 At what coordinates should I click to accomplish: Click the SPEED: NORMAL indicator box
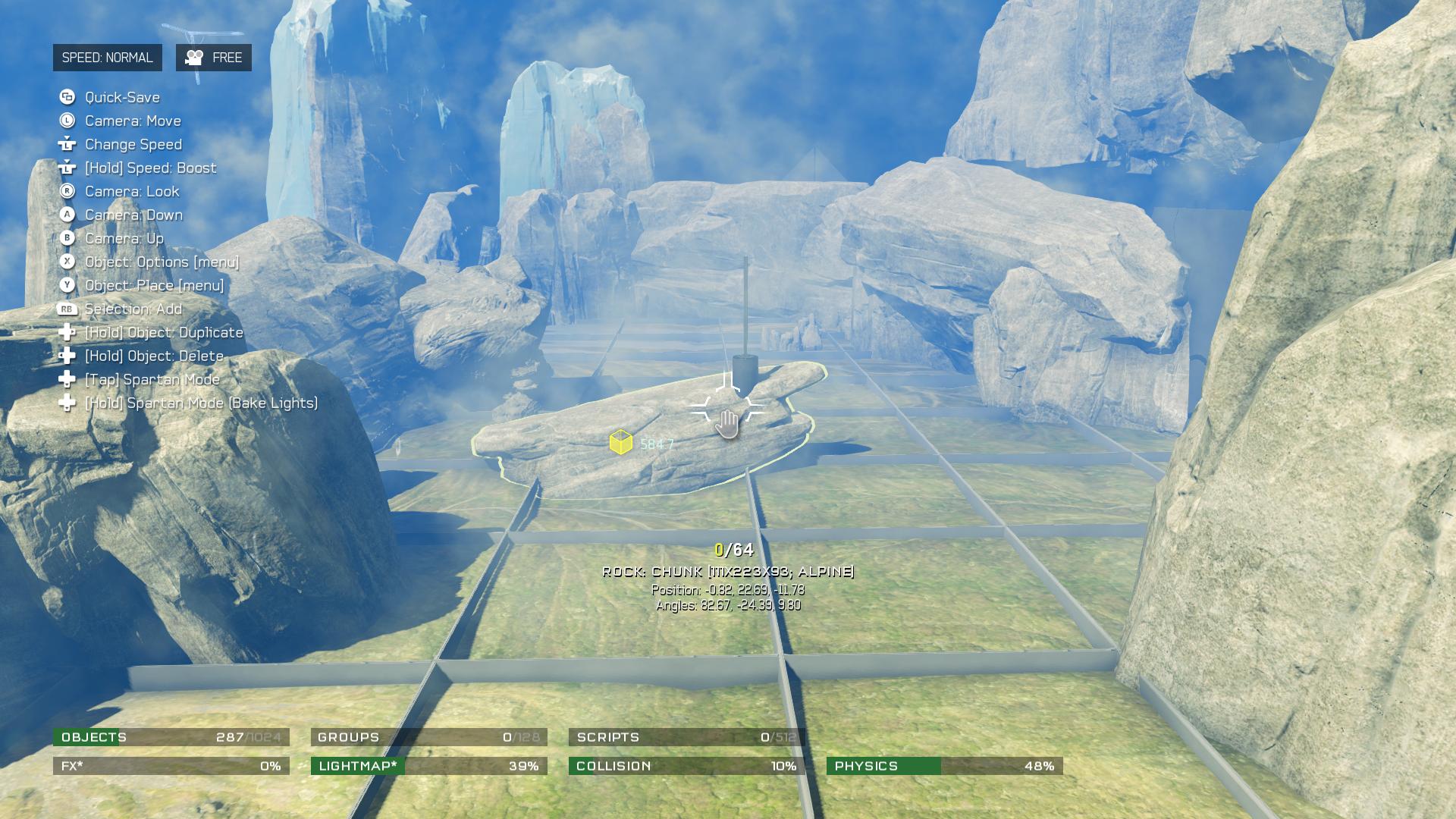click(107, 58)
